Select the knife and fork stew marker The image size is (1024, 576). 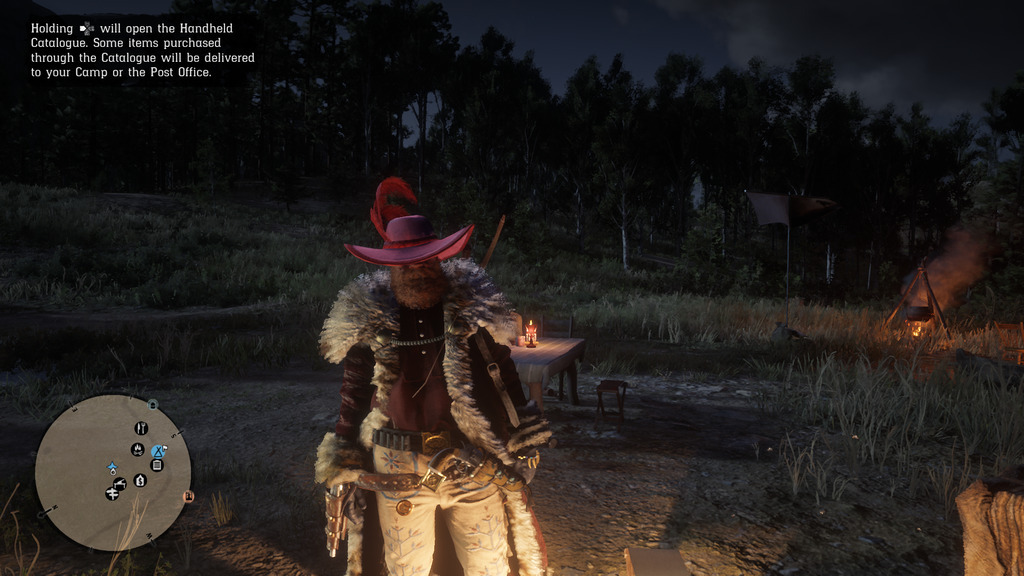coord(141,428)
